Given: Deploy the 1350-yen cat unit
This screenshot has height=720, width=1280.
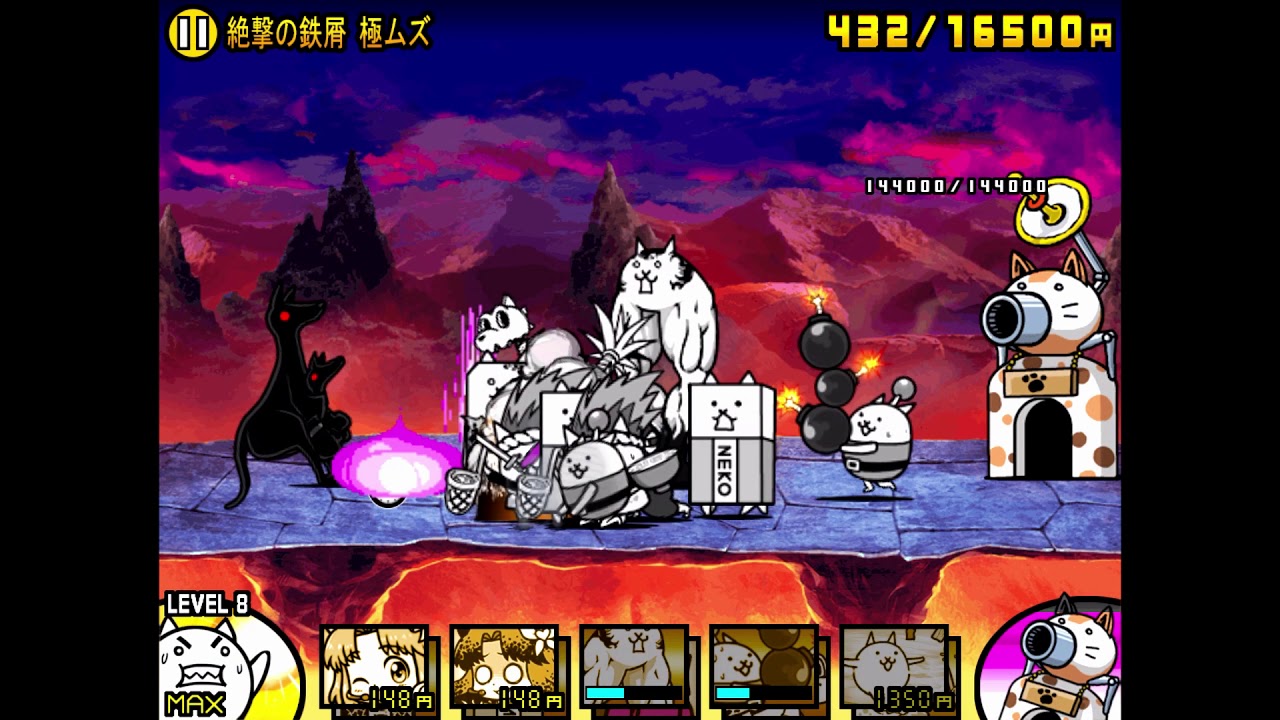Looking at the screenshot, I should [x=894, y=667].
